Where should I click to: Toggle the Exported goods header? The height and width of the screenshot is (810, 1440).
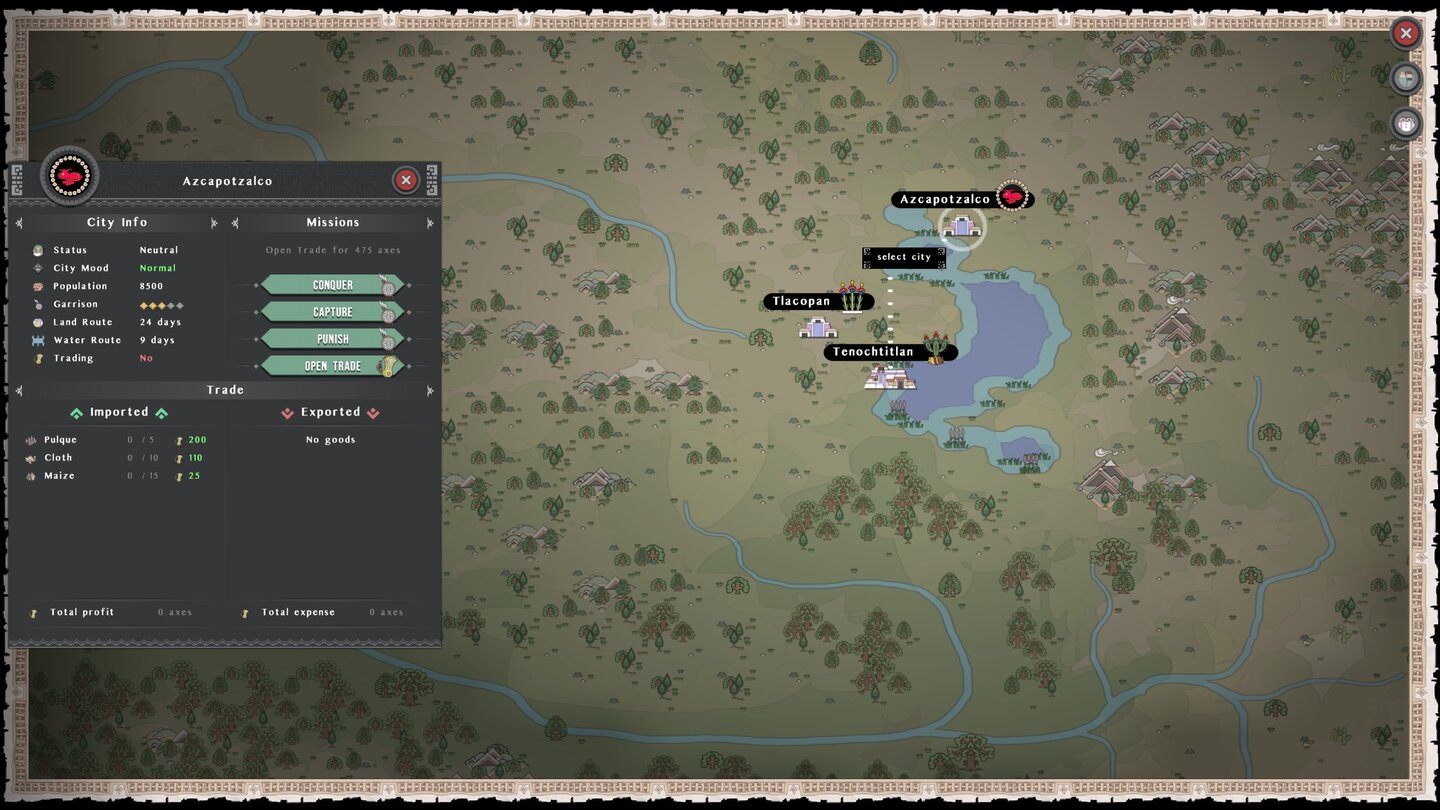(331, 412)
